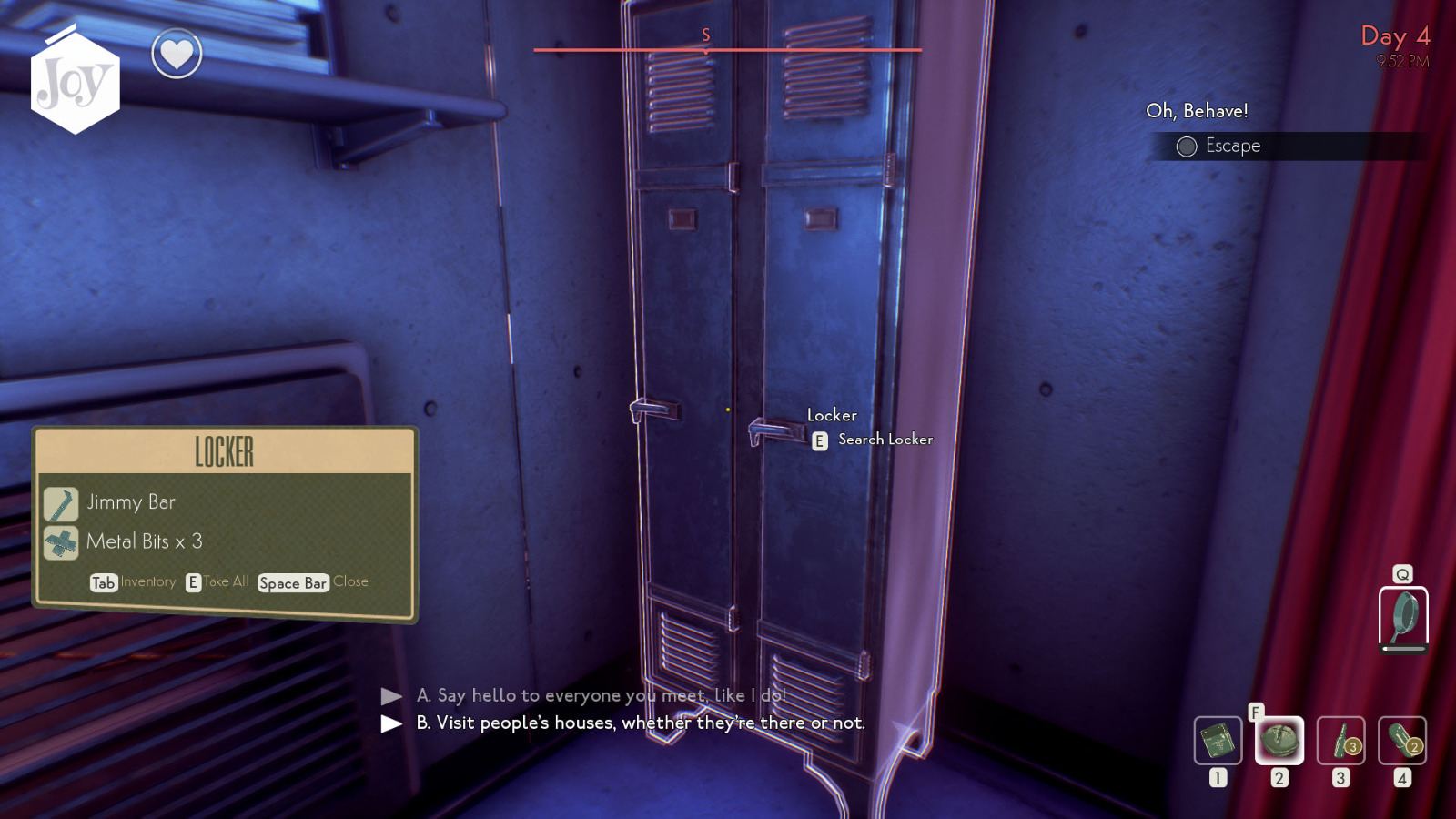Click the Search Locker prompt
Screen dimensions: 1456x819
[874, 439]
